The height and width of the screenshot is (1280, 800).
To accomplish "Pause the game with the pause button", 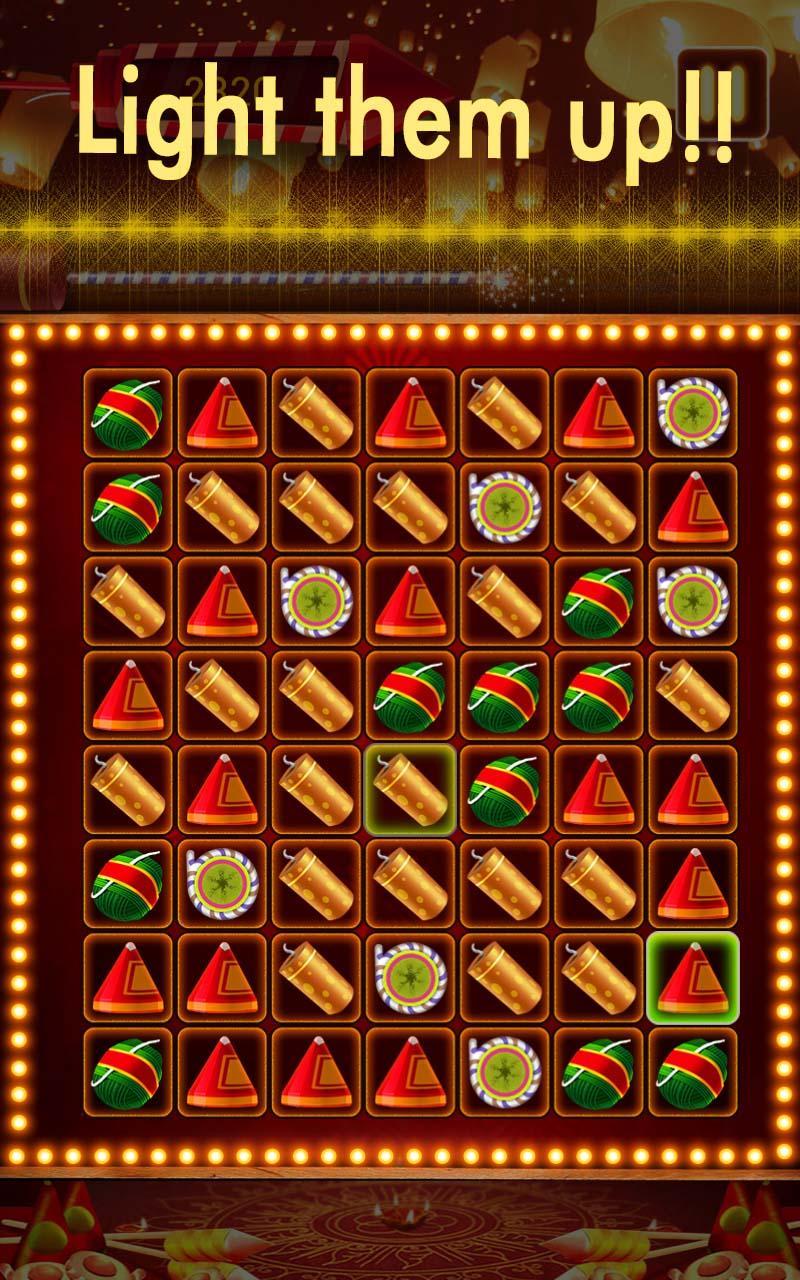I will click(x=722, y=92).
